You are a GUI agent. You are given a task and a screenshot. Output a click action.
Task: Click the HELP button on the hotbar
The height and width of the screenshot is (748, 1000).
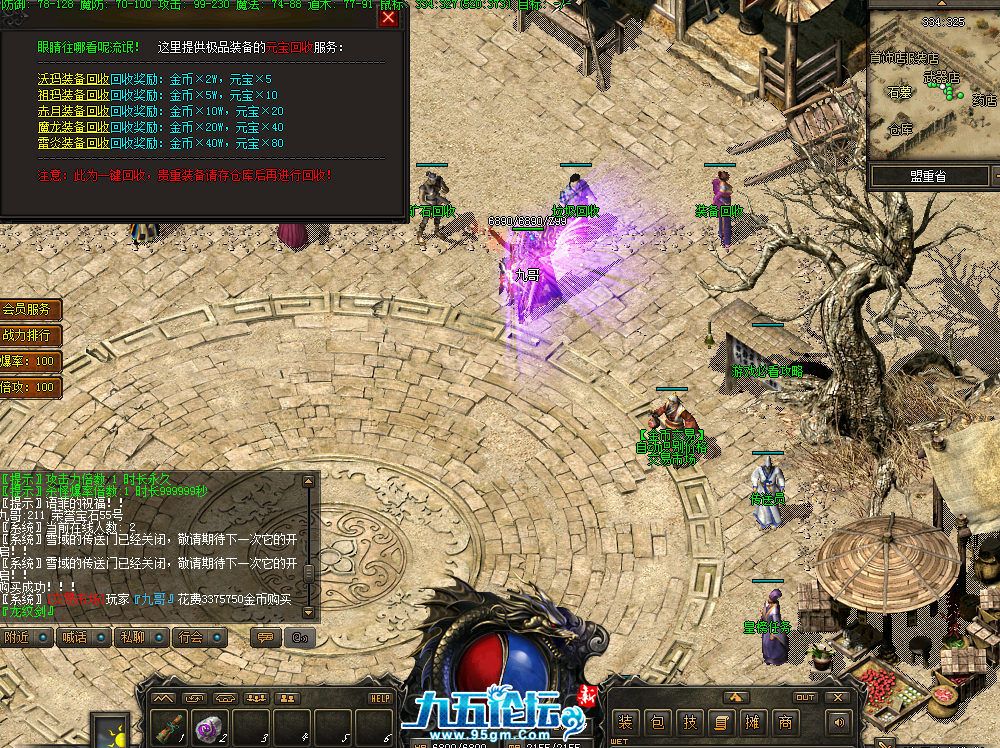point(380,698)
